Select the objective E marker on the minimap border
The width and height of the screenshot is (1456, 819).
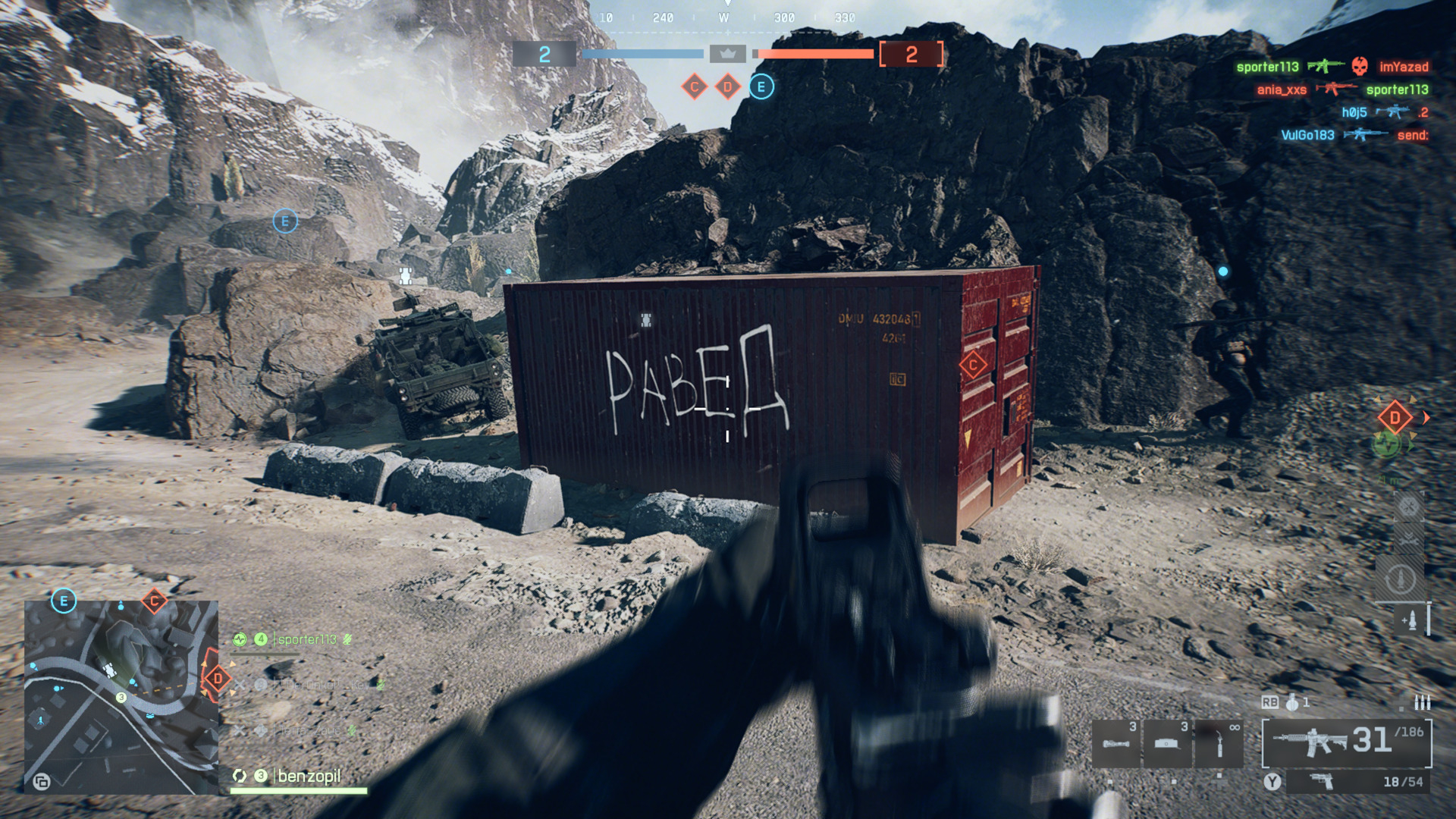[x=64, y=601]
